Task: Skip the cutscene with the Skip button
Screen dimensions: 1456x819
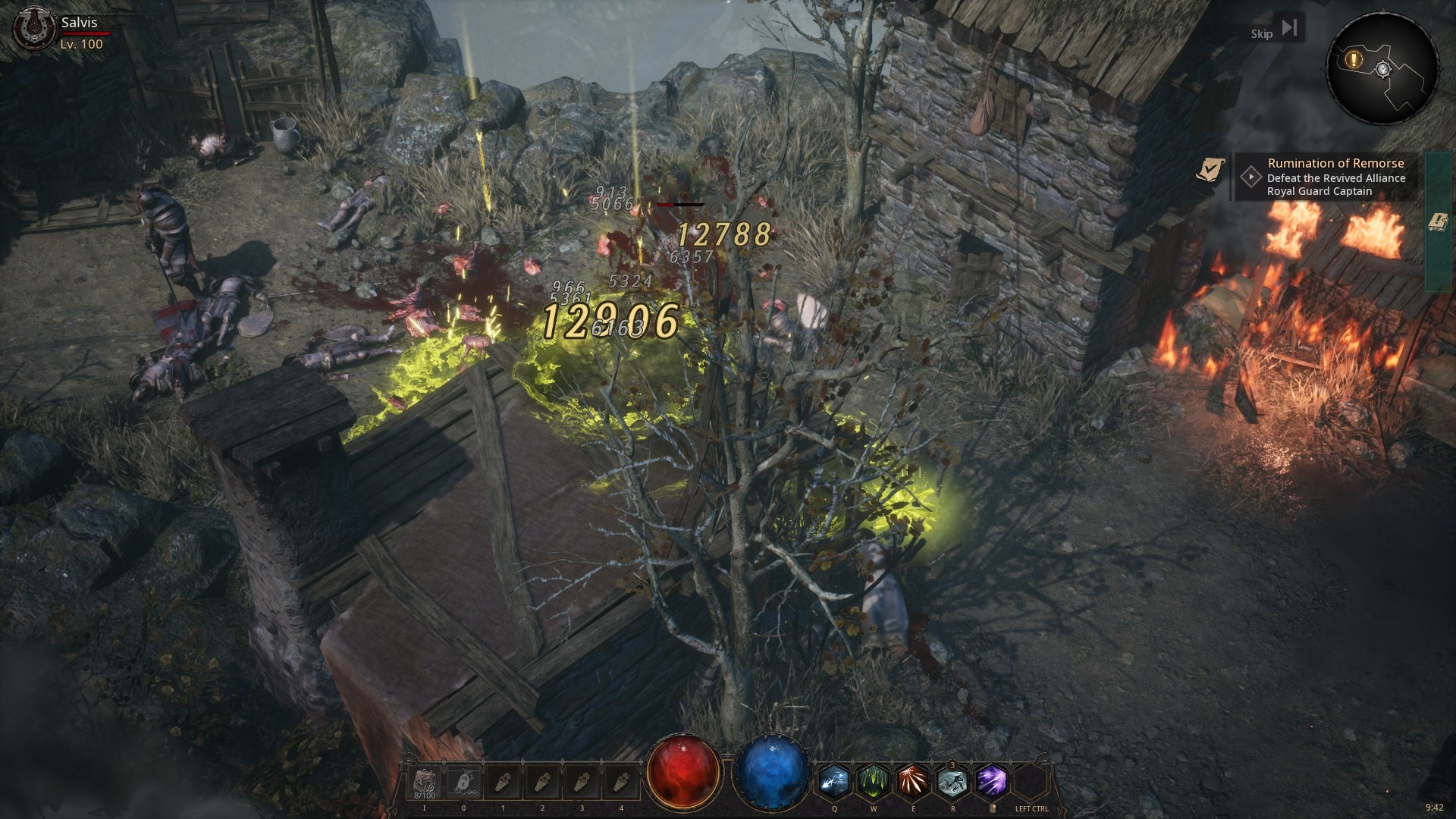Action: pos(1275,31)
